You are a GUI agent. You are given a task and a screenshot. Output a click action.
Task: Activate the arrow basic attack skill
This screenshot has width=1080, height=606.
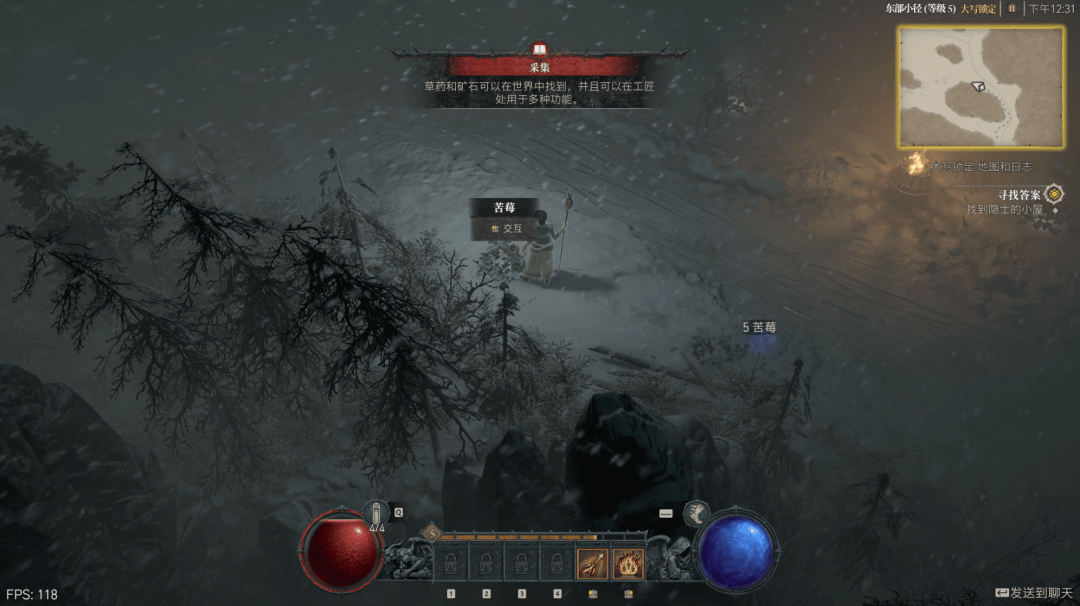click(x=592, y=563)
